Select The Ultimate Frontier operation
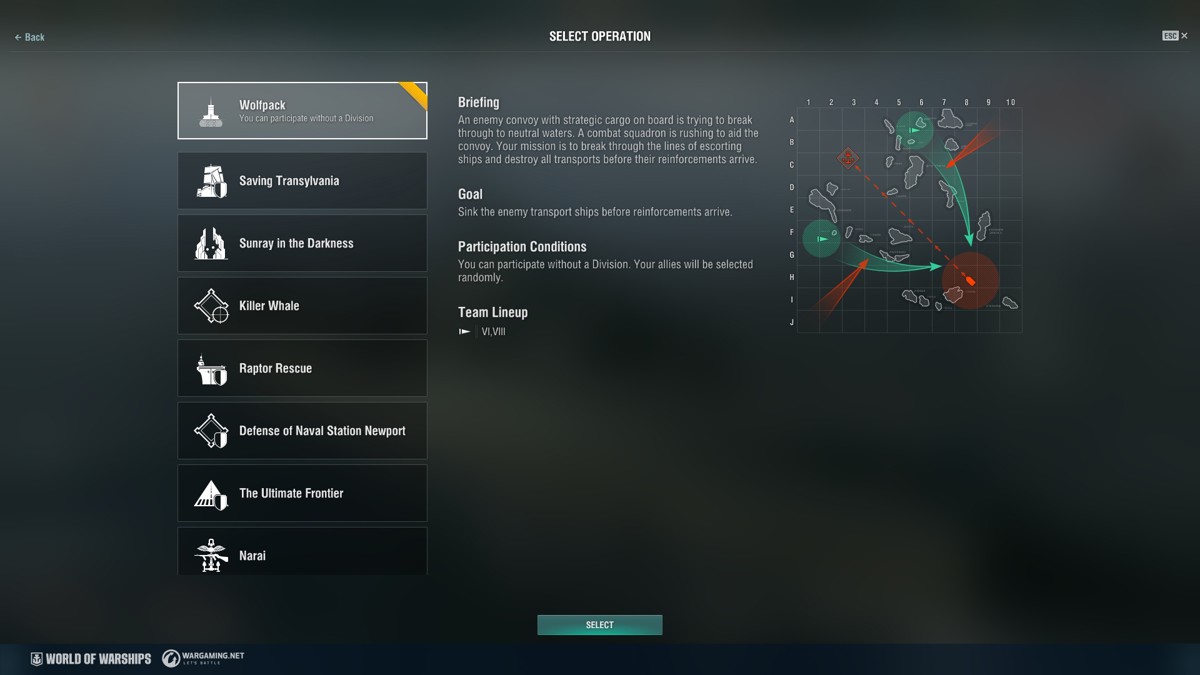This screenshot has height=675, width=1200. (x=302, y=493)
